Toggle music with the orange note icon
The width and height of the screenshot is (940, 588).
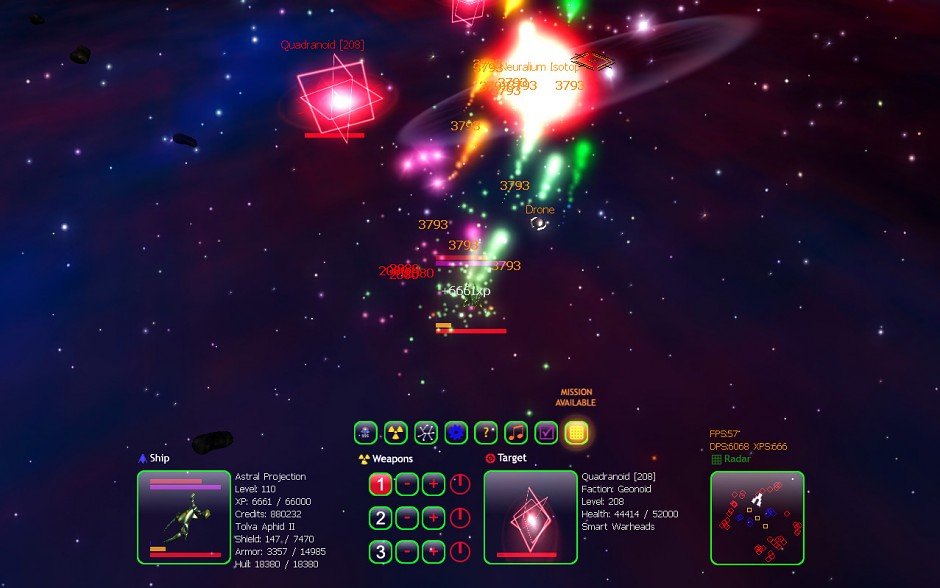click(x=516, y=433)
